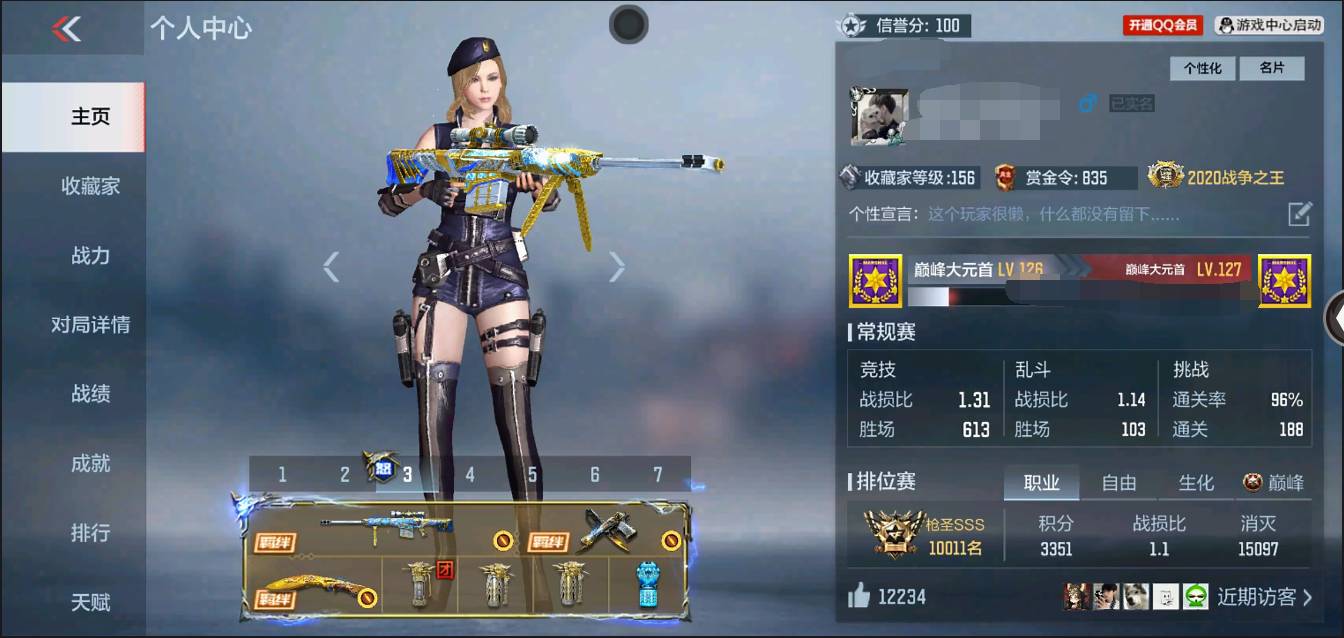Edit the 个性宣言 with pencil icon
Screen dimensions: 1344x638
(x=1298, y=213)
